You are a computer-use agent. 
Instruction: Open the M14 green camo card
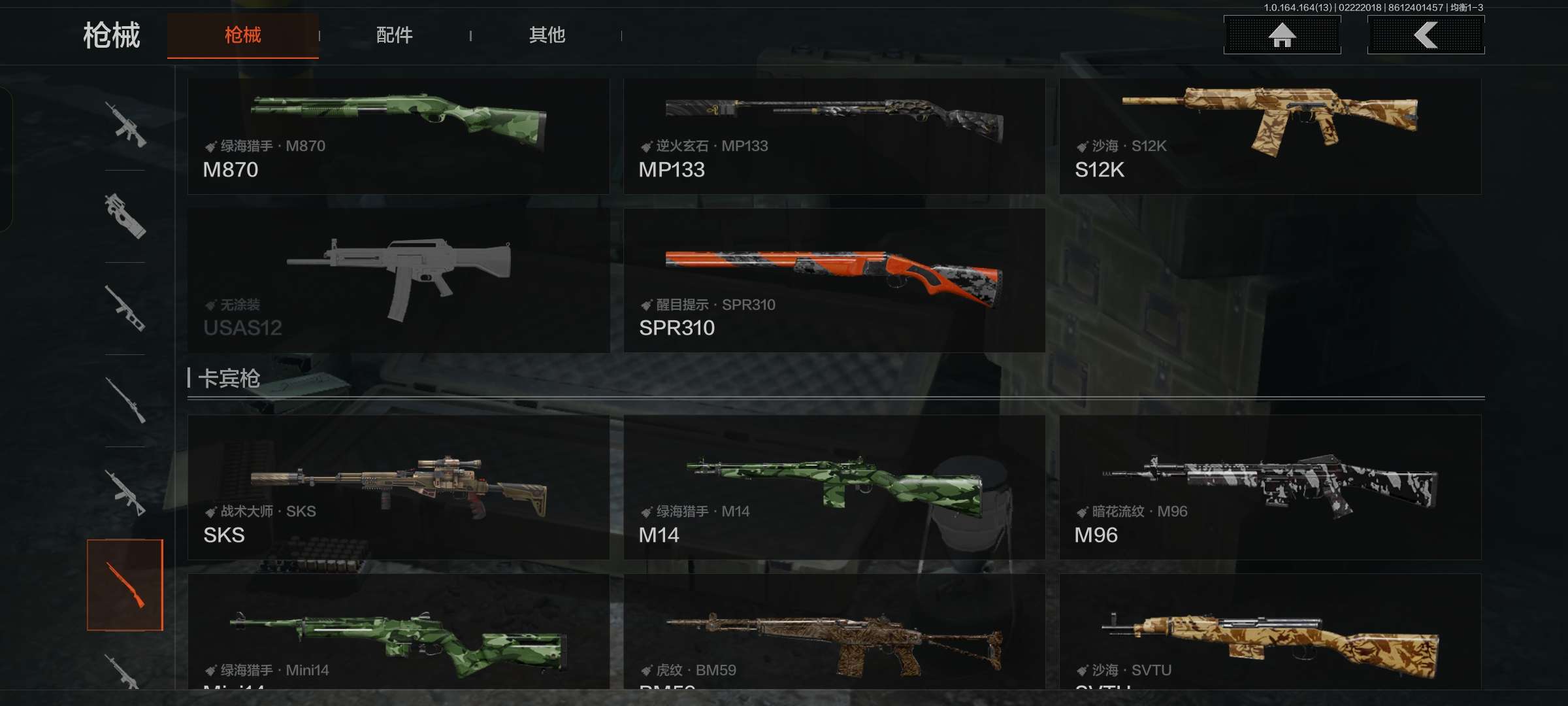click(x=834, y=487)
